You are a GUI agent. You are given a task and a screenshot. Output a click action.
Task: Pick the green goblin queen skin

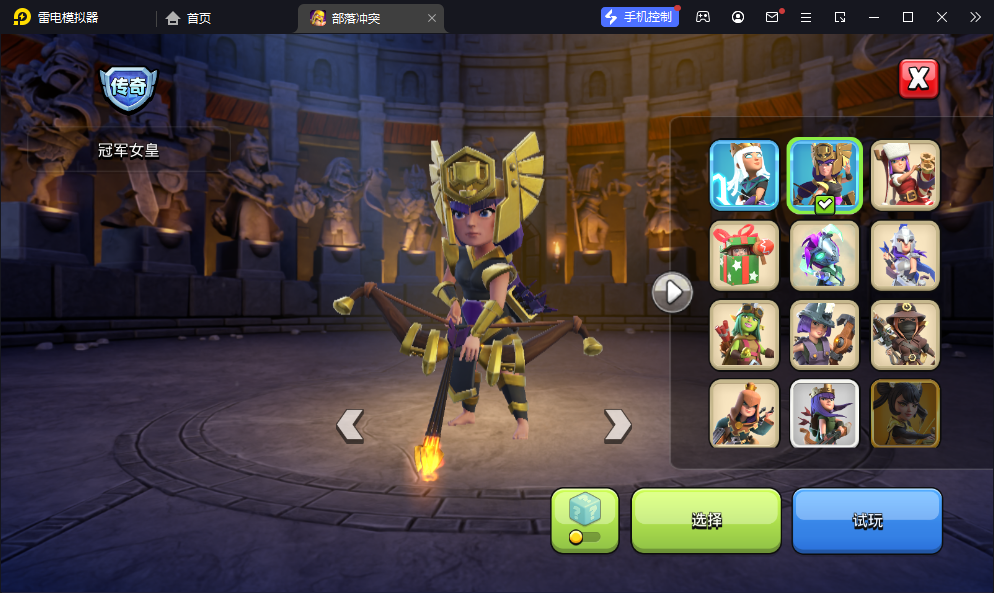click(744, 335)
